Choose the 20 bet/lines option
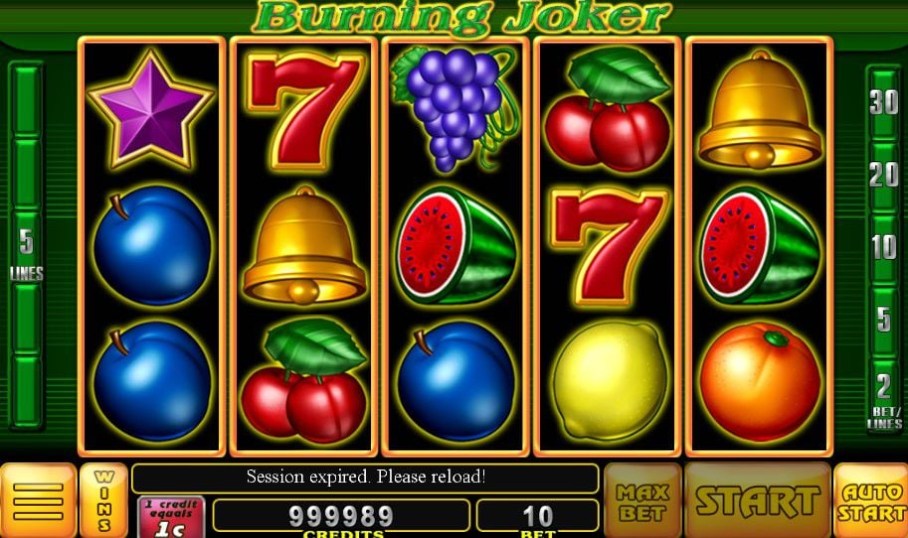Image resolution: width=908 pixels, height=538 pixels. 883,175
